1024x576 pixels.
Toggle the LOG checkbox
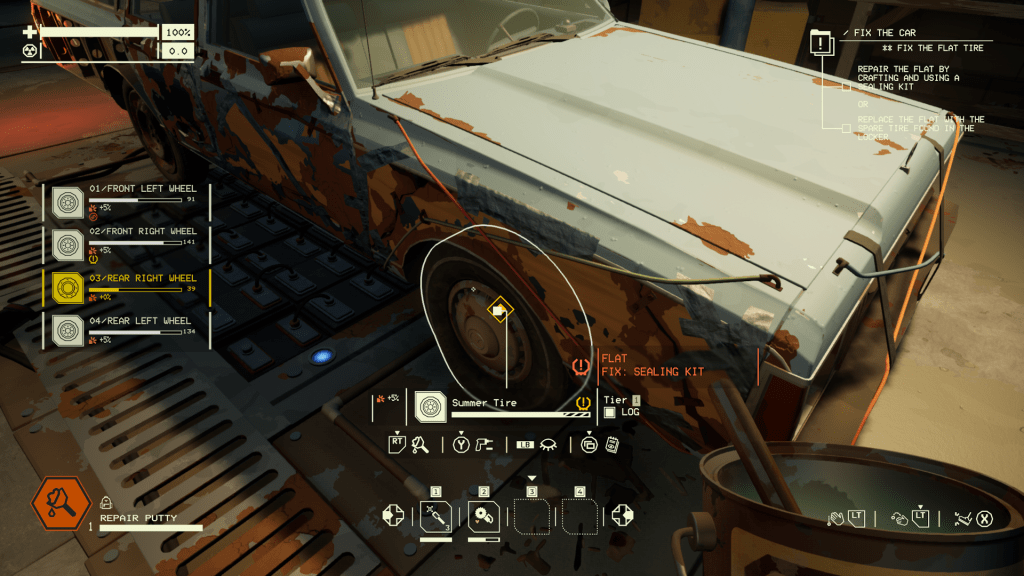point(609,412)
